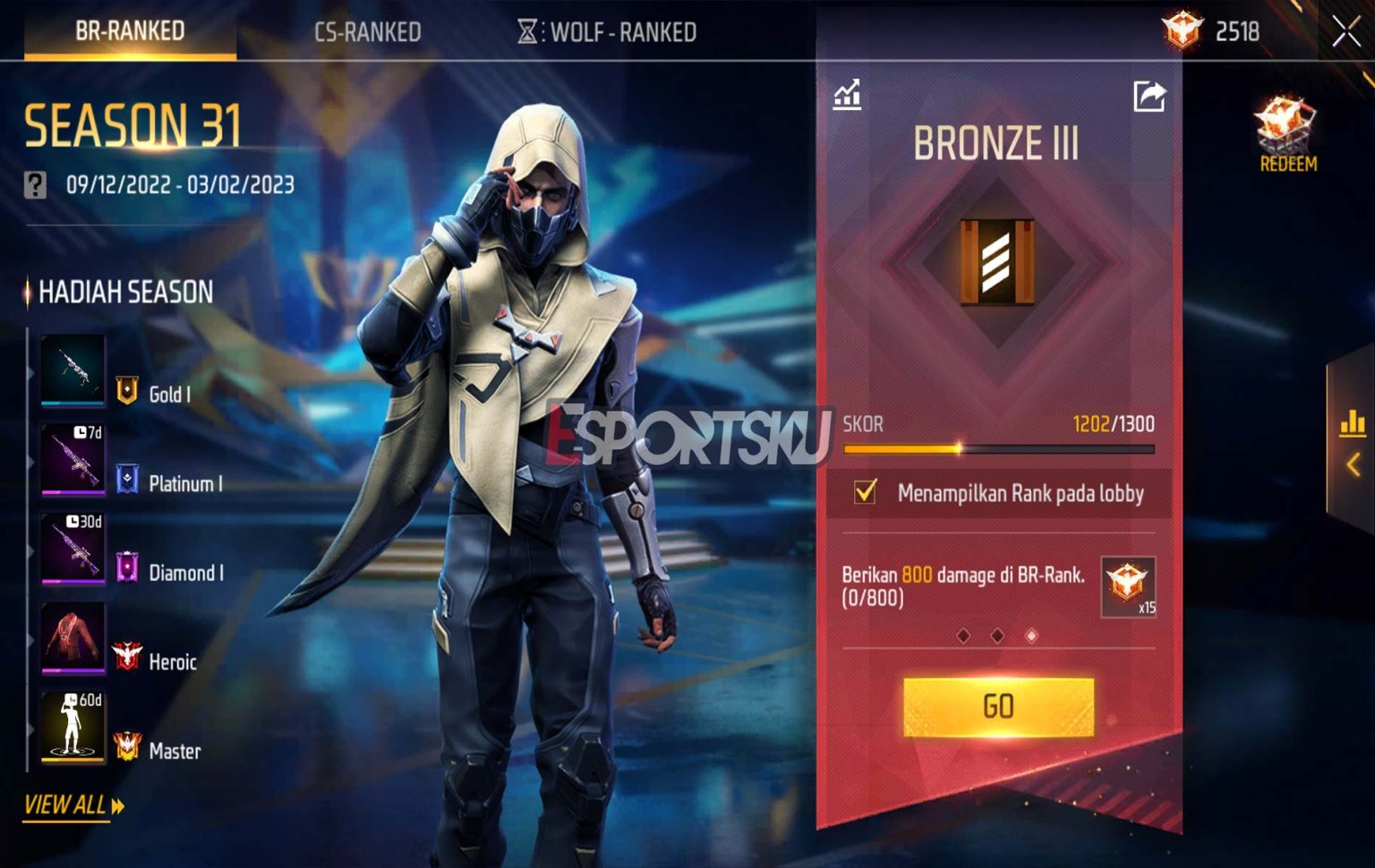Open the CS-RANKED tab
This screenshot has width=1375, height=868.
(x=367, y=32)
